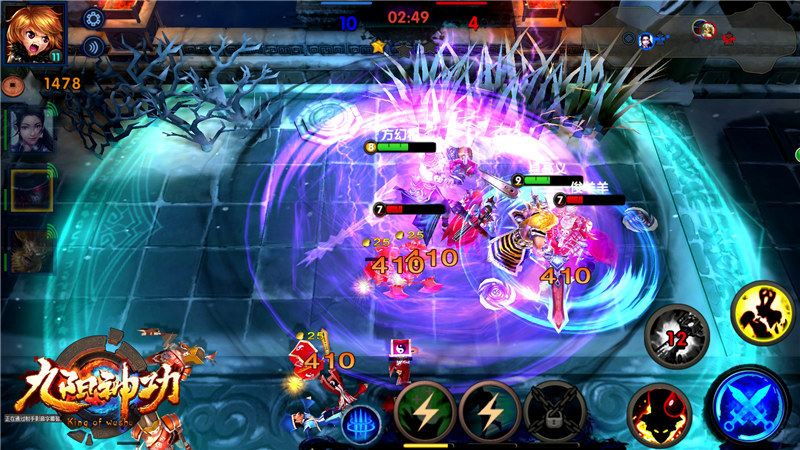Activate the brighter green lightning bolt spell
The width and height of the screenshot is (800, 450).
(425, 411)
